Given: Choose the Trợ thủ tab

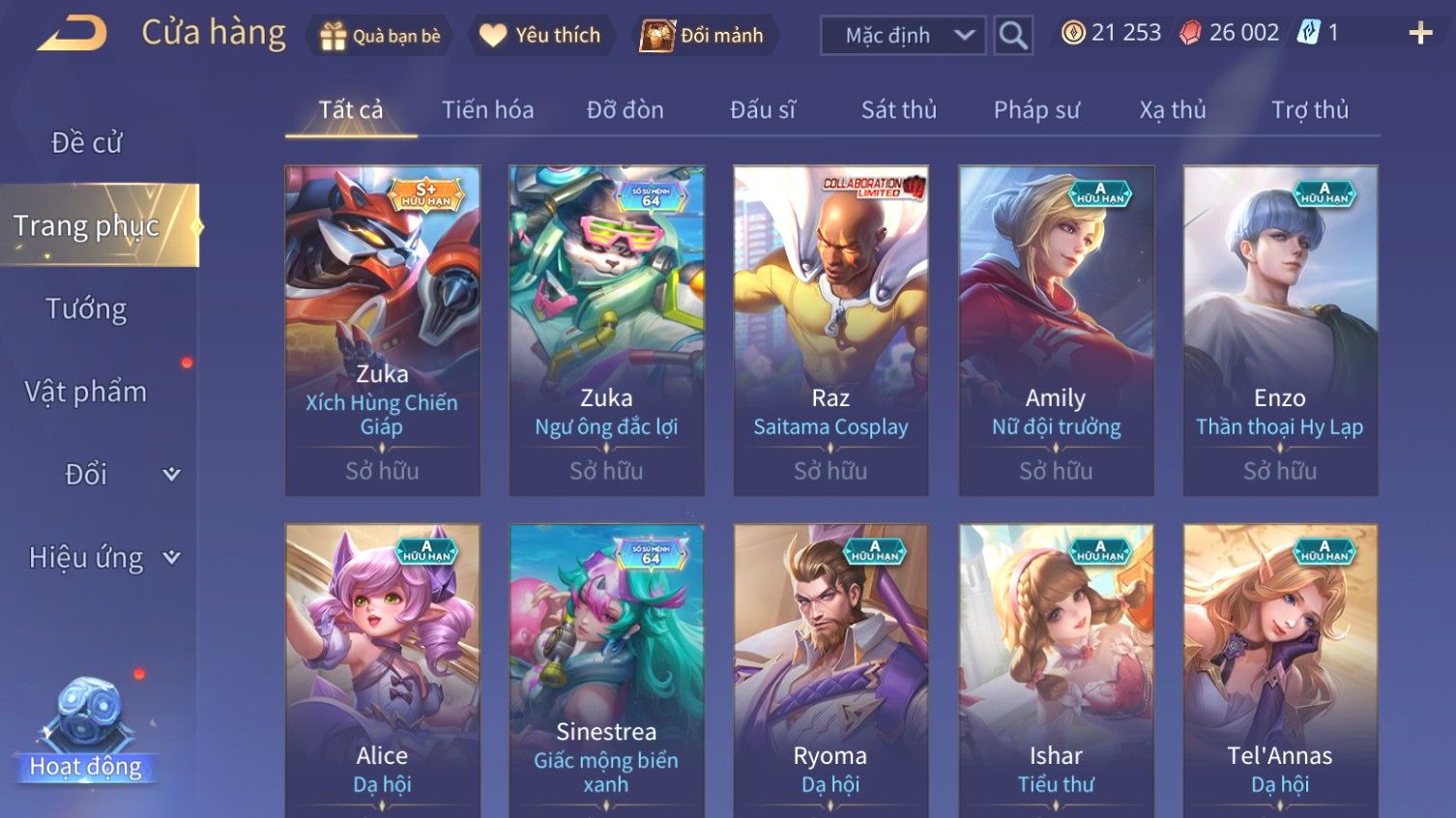Looking at the screenshot, I should [1309, 110].
